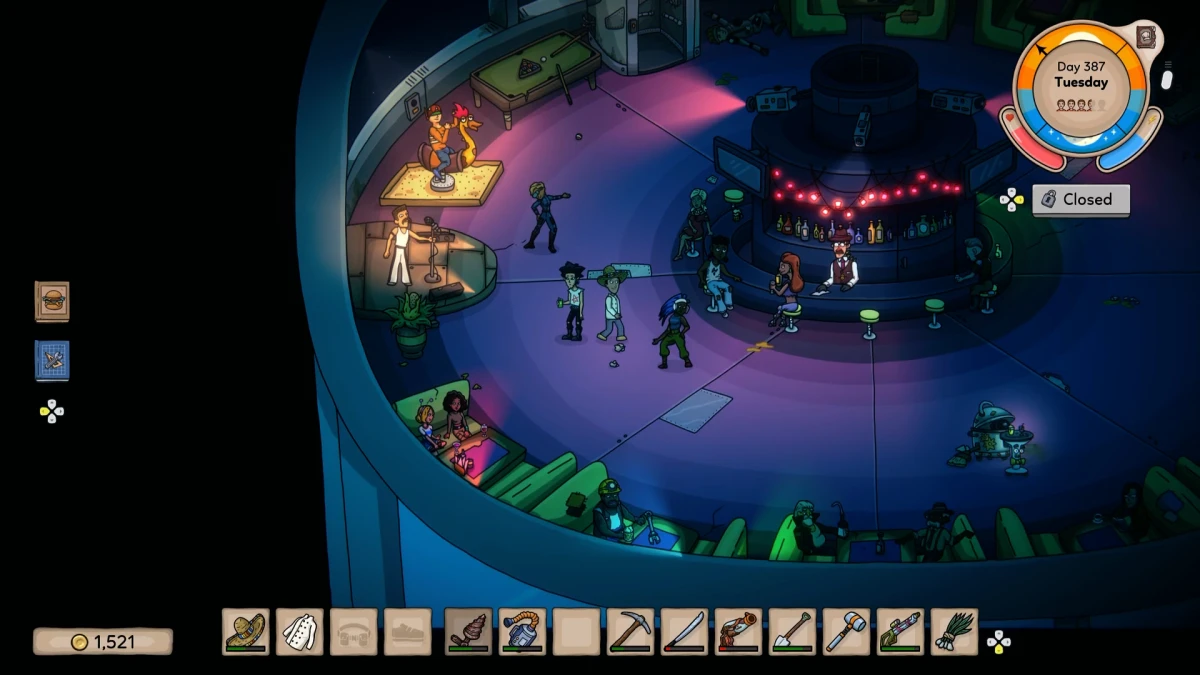1200x675 pixels.
Task: Toggle the Closed restaurant status button
Action: point(1081,199)
